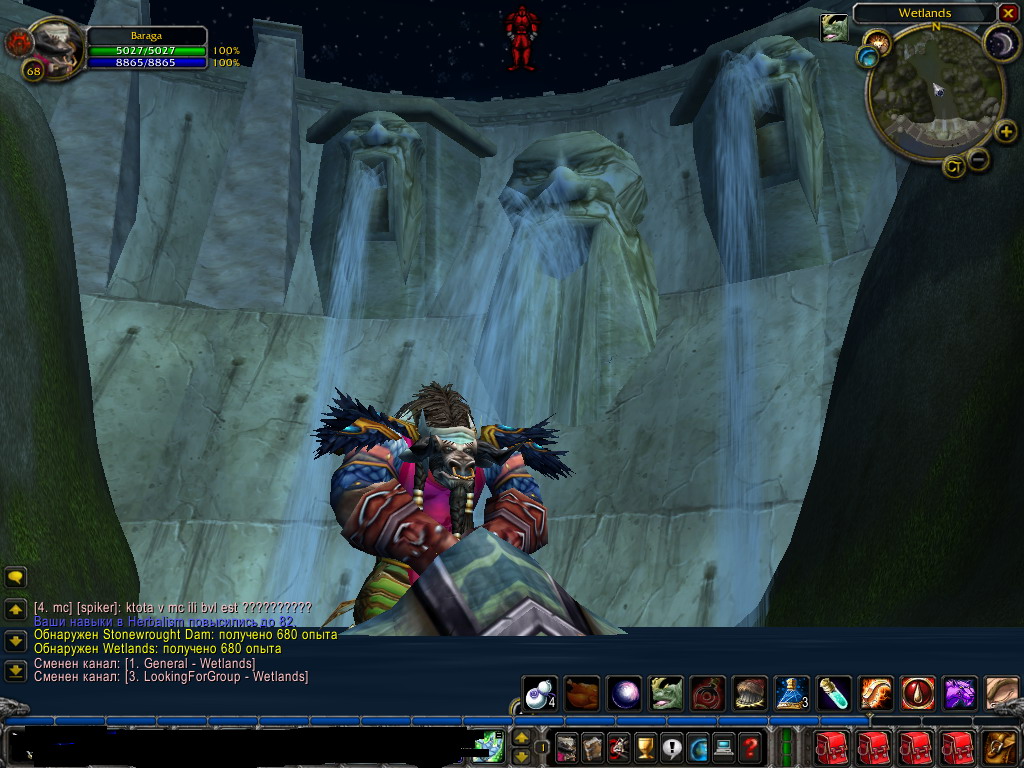
Task: Zoom in the minimap with the plus button
Action: [x=1006, y=131]
